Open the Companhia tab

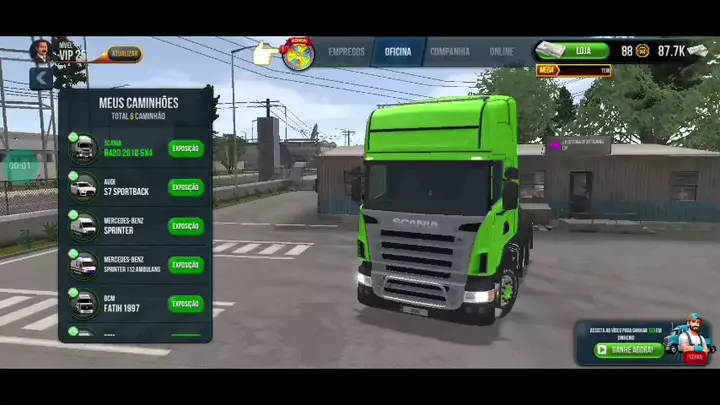(450, 51)
